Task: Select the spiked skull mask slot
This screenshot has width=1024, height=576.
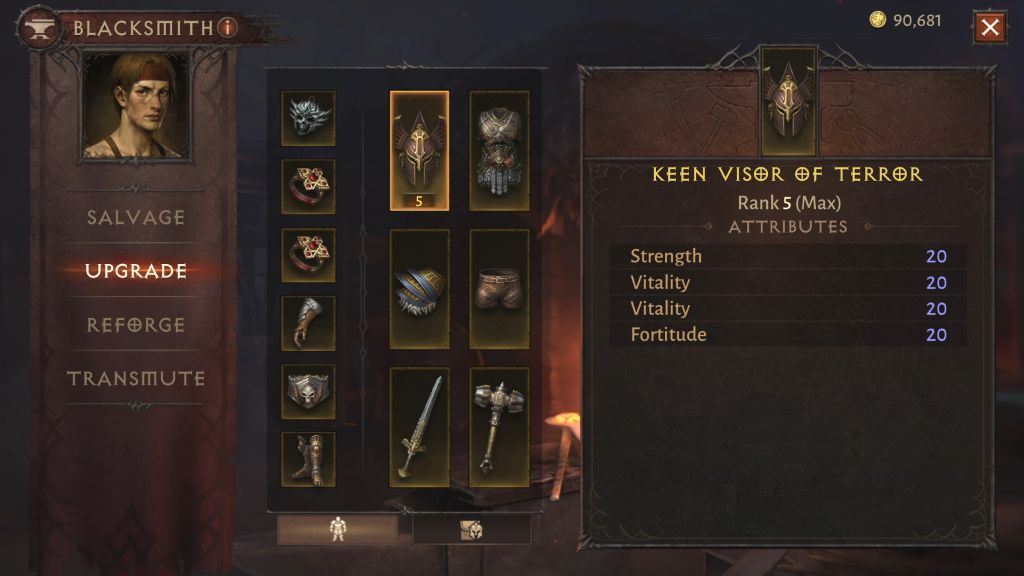Action: click(308, 118)
